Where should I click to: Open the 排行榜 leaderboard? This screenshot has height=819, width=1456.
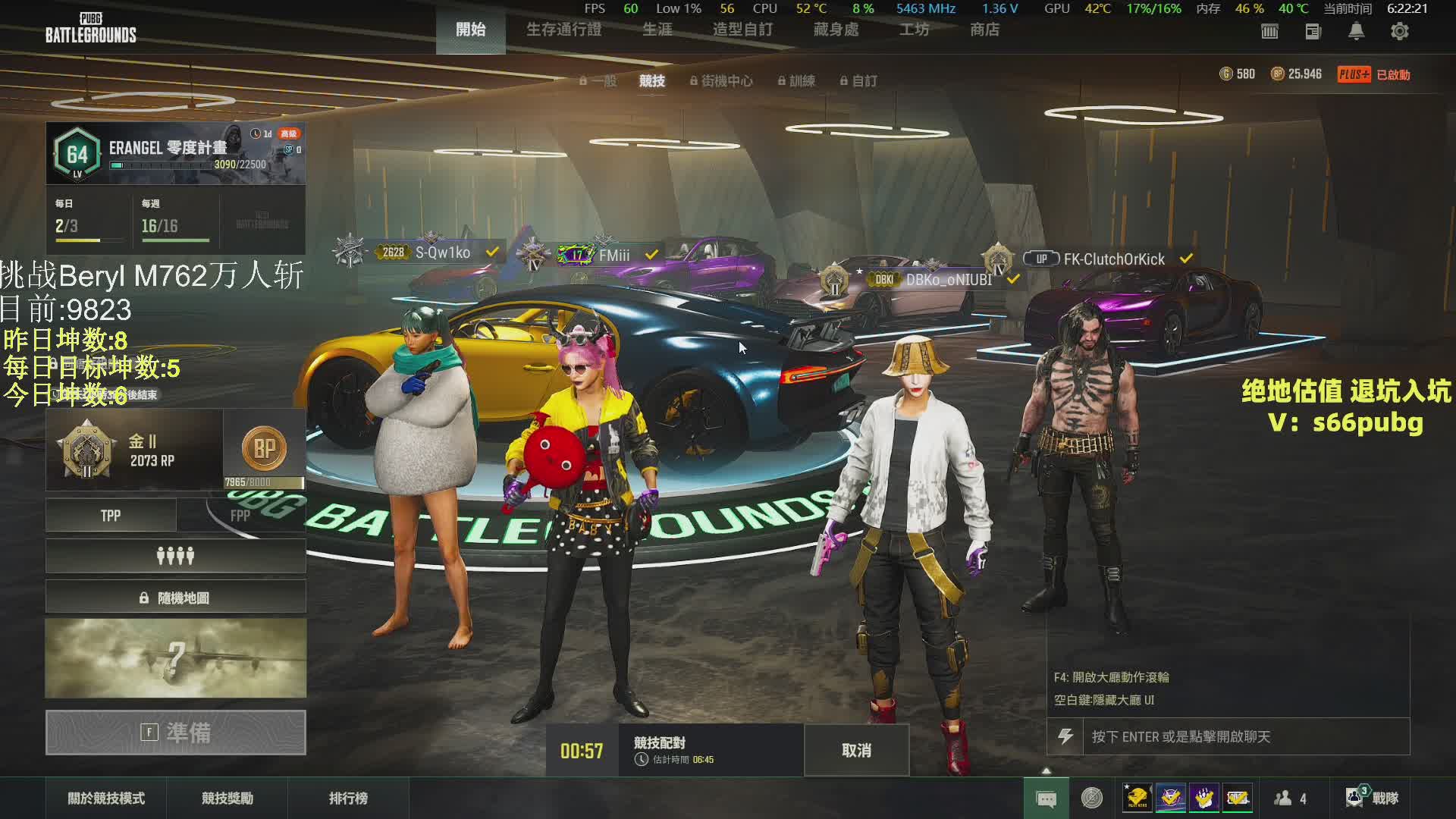[x=348, y=798]
